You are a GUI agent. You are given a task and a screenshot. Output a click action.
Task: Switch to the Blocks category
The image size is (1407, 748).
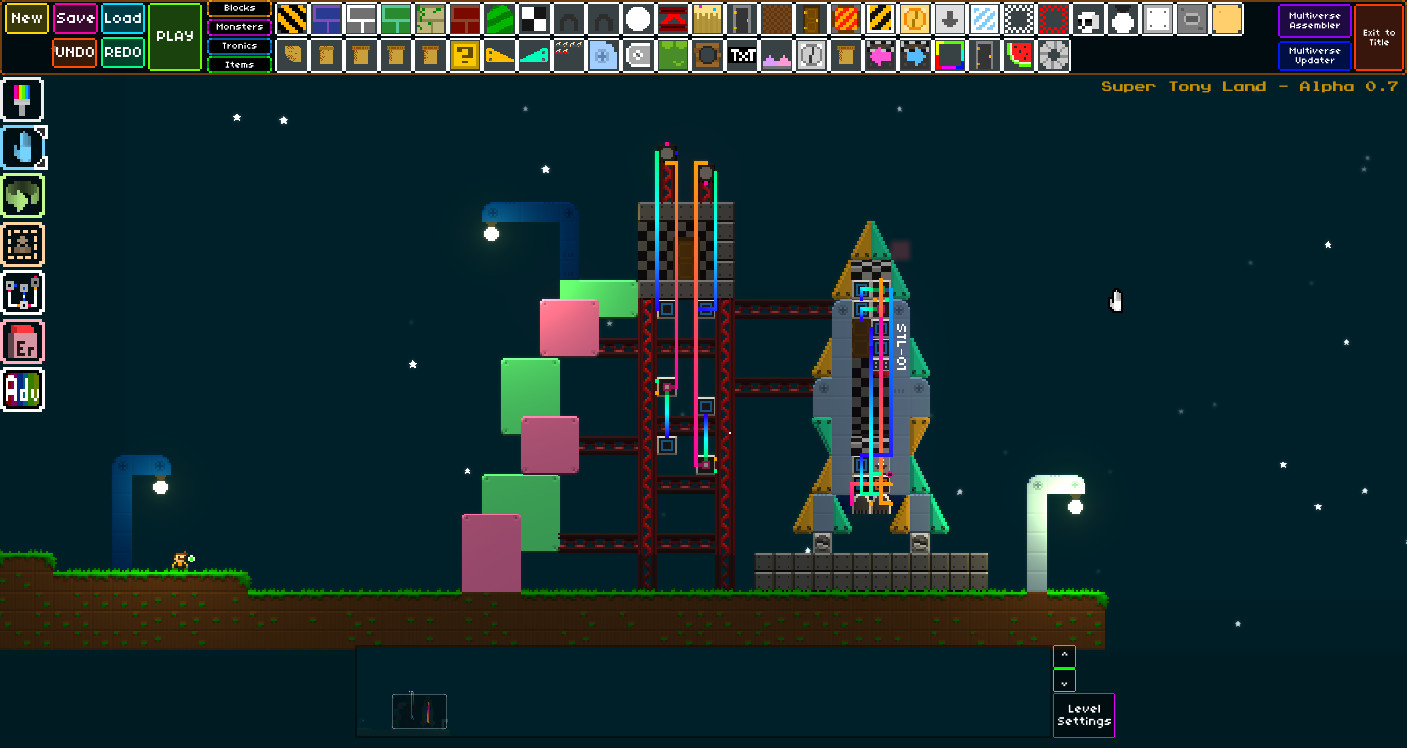(239, 8)
